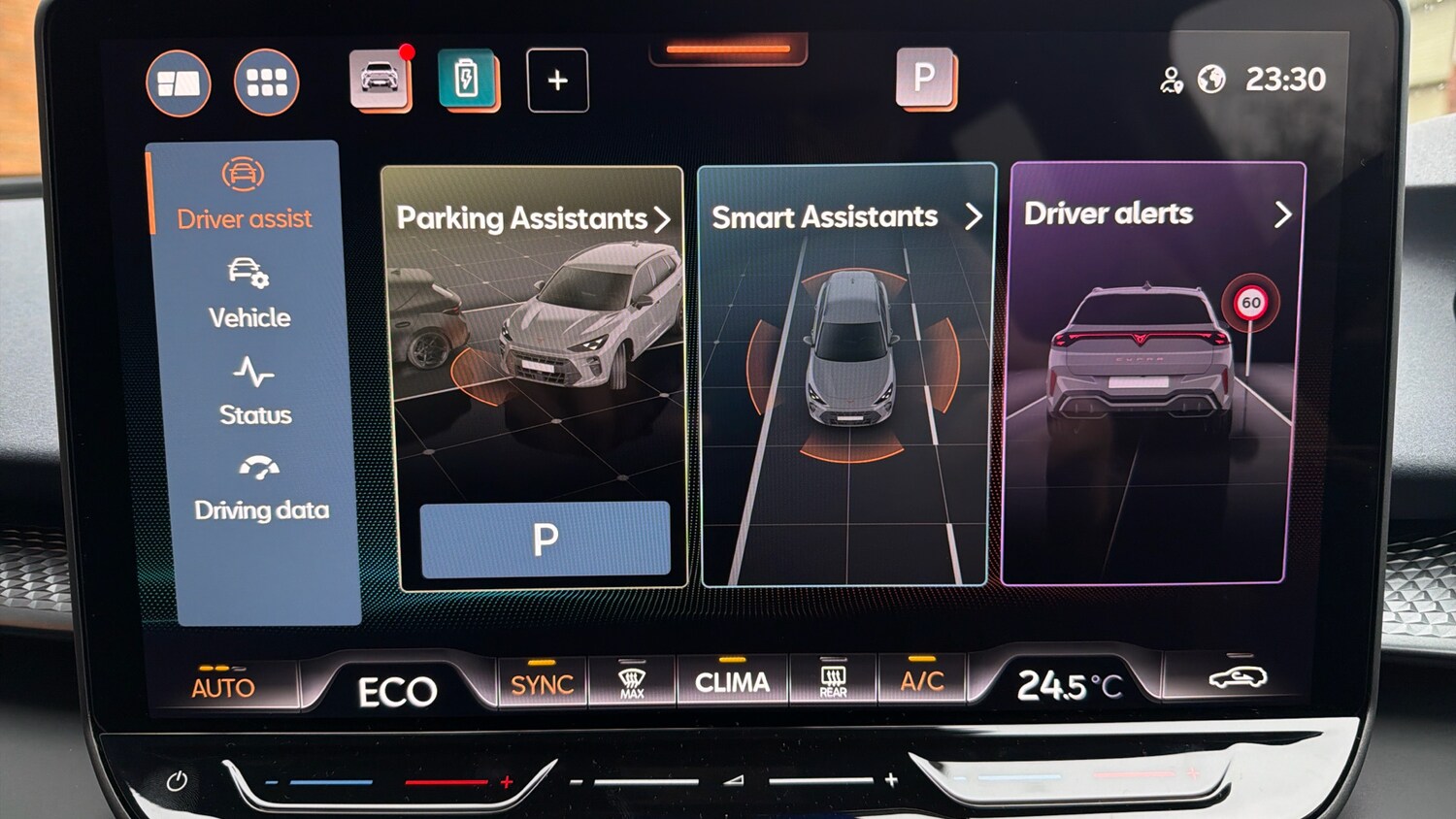1456x819 pixels.
Task: Expand the Driver alerts panel
Action: tap(1283, 214)
